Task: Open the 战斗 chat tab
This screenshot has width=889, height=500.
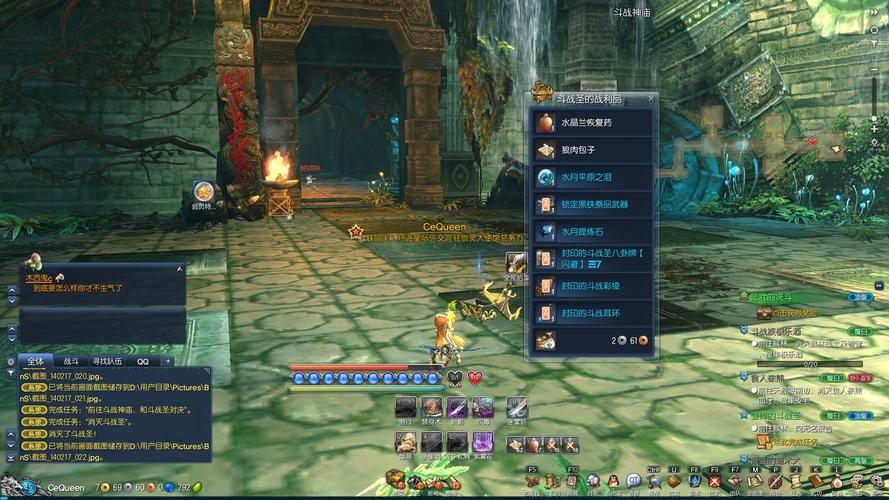Action: [71, 361]
